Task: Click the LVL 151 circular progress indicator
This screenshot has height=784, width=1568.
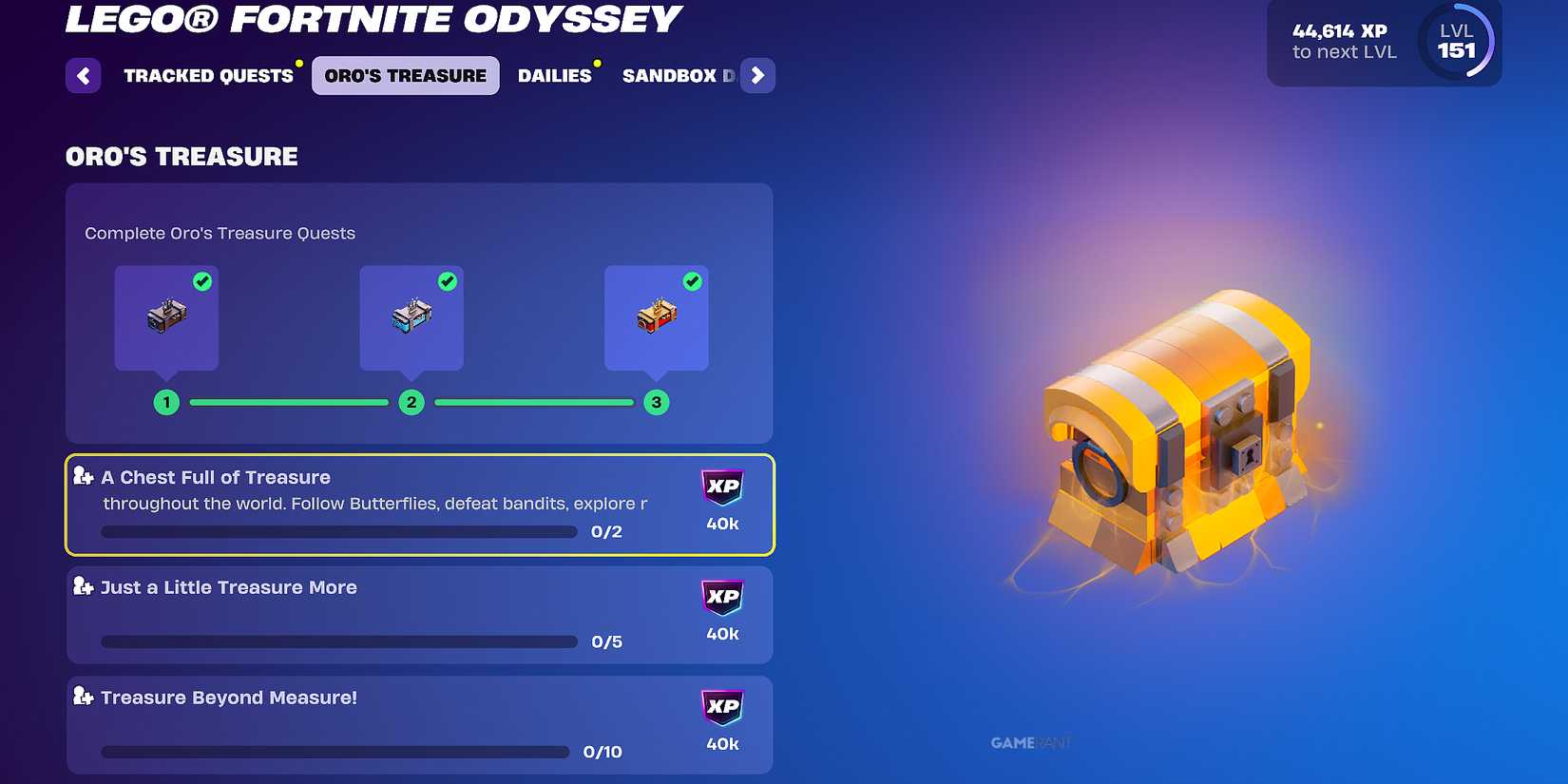Action: [x=1456, y=41]
